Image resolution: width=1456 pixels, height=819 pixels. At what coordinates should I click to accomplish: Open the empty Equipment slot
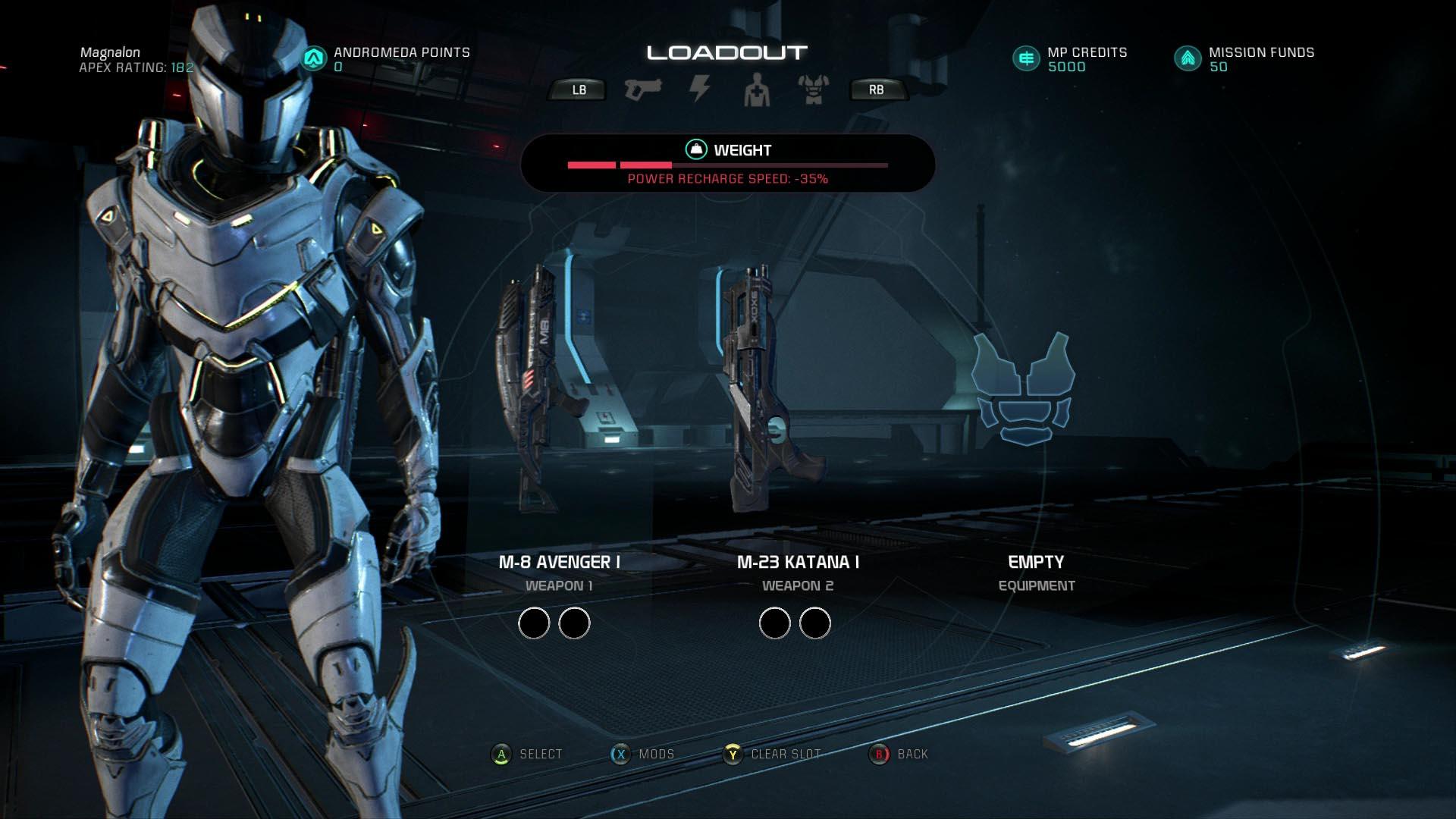(x=1024, y=388)
